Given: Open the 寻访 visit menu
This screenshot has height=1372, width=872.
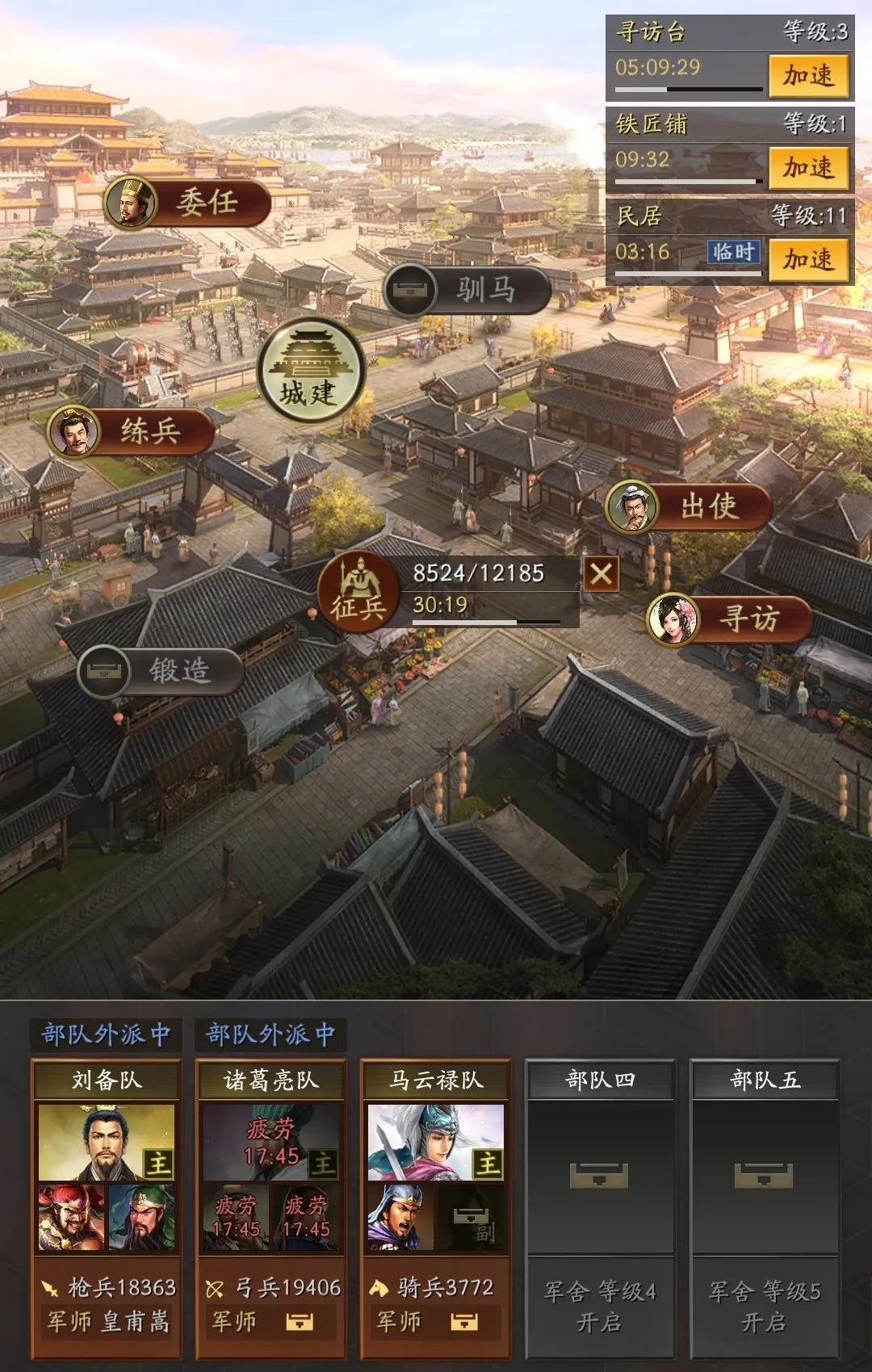Looking at the screenshot, I should tap(729, 619).
